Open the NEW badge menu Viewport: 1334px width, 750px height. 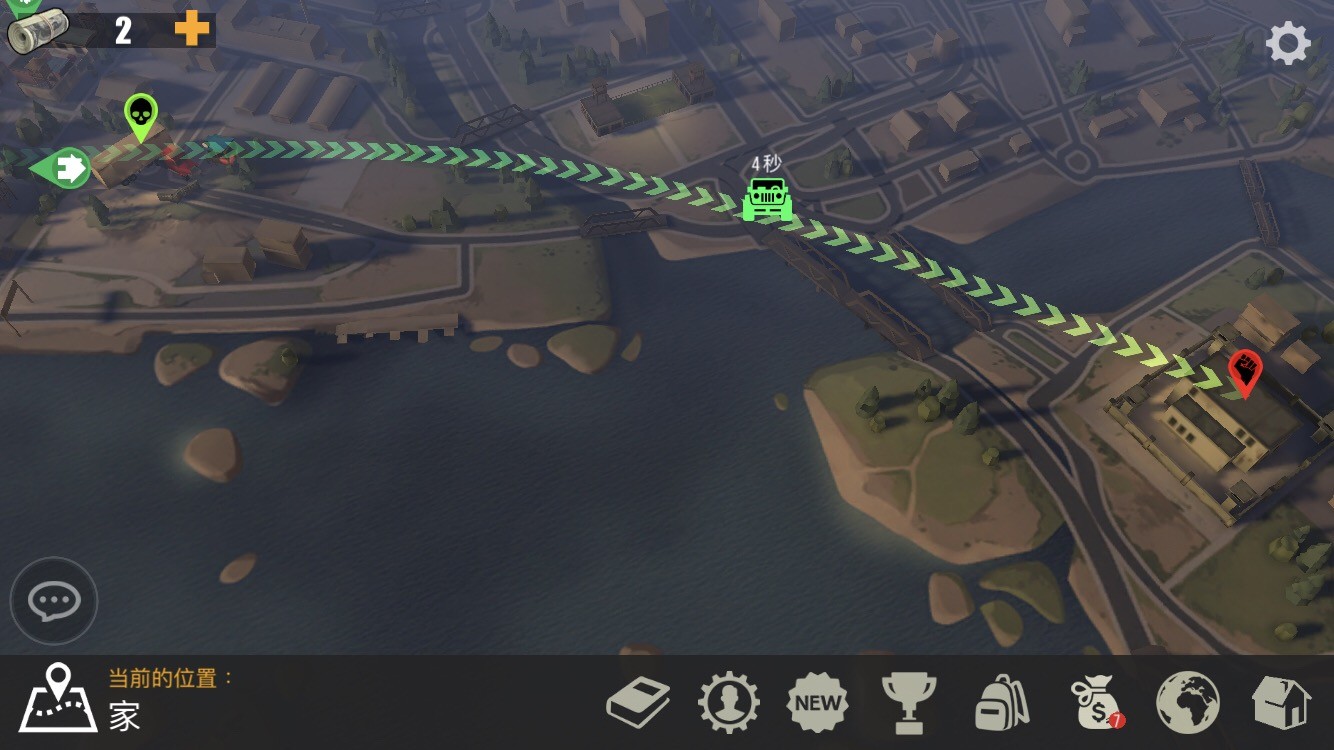(x=818, y=702)
